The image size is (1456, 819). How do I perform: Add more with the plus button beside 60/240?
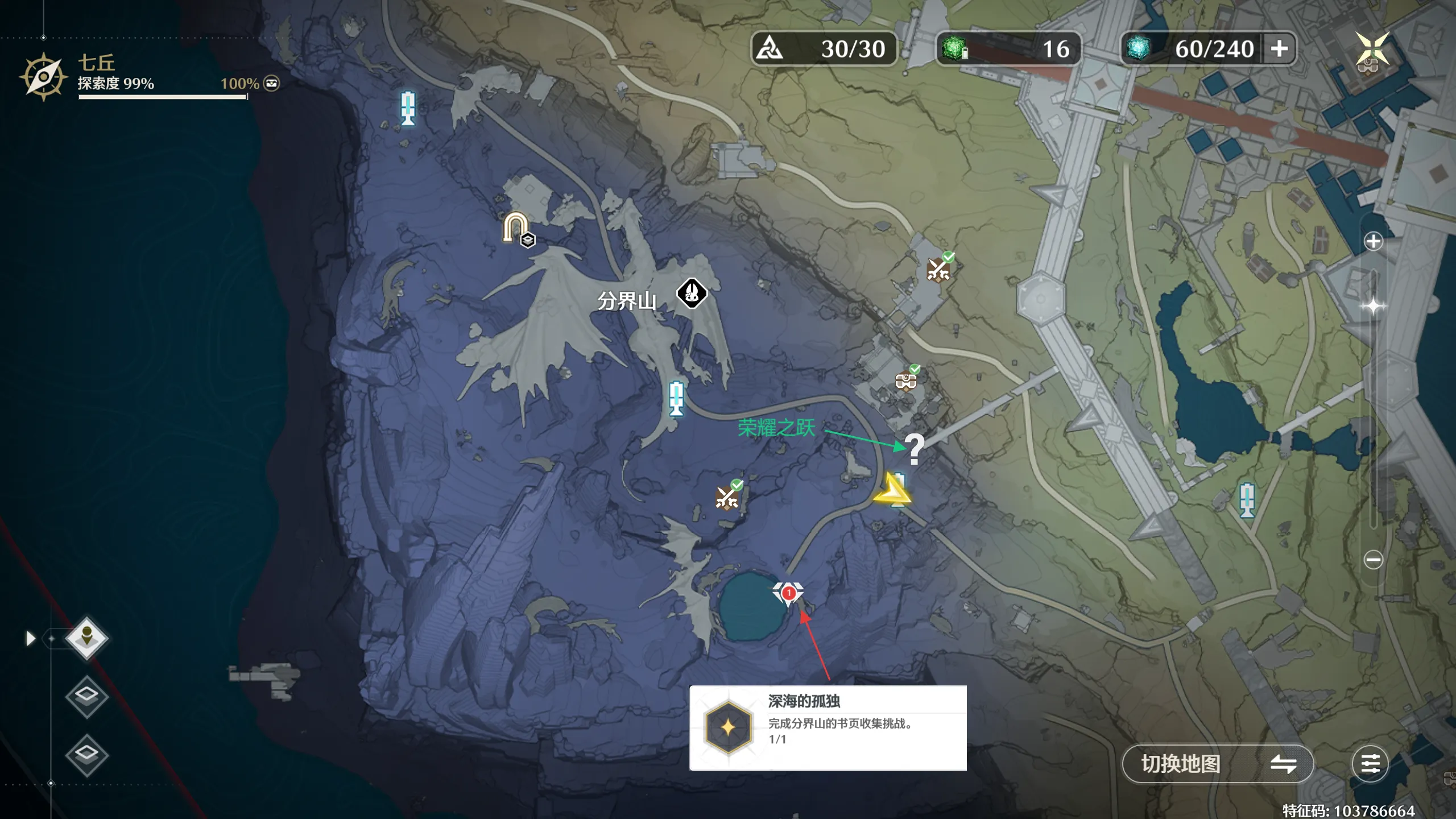(1279, 49)
